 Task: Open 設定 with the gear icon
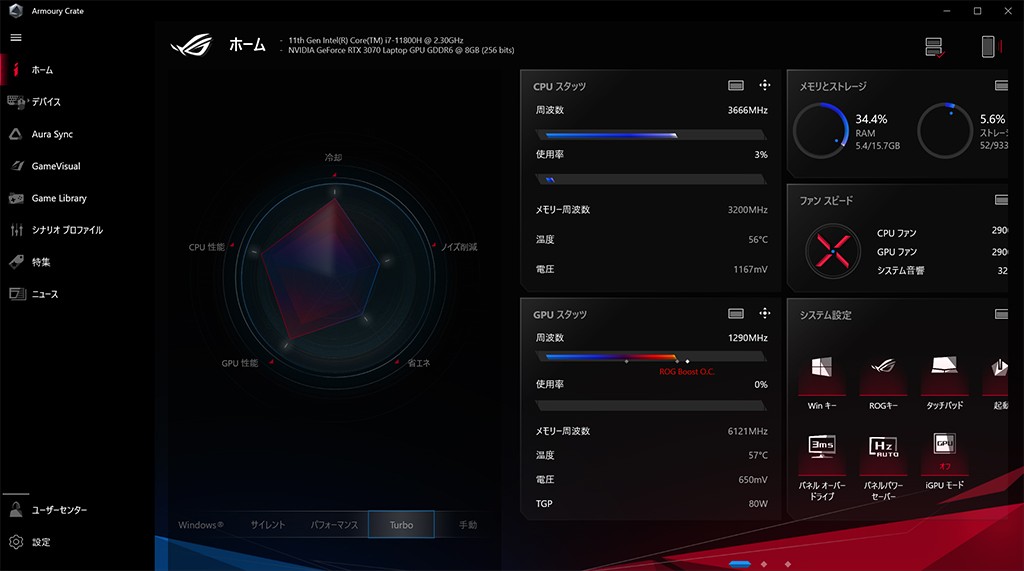[40, 542]
